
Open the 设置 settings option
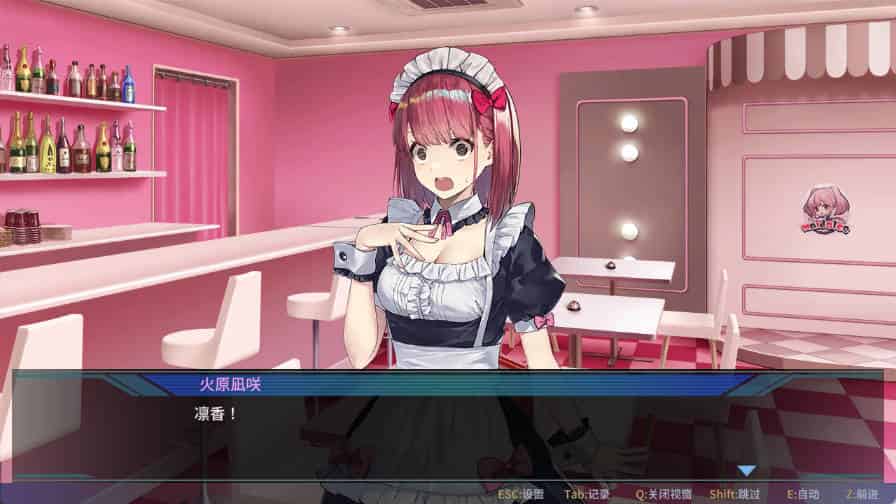tap(520, 494)
